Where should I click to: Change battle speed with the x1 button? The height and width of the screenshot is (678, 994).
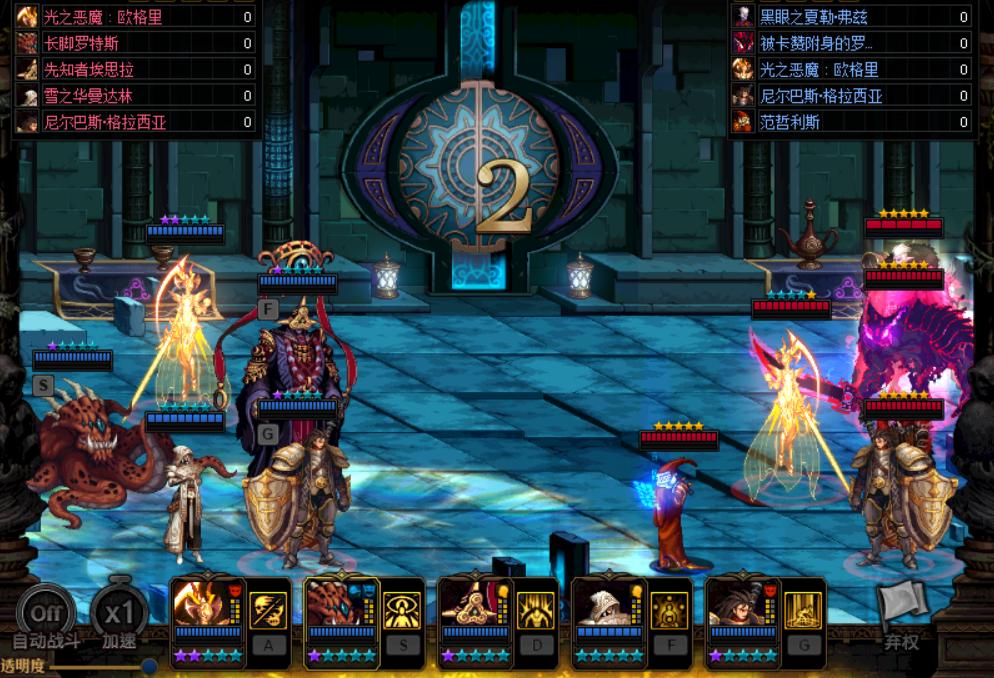(x=120, y=612)
